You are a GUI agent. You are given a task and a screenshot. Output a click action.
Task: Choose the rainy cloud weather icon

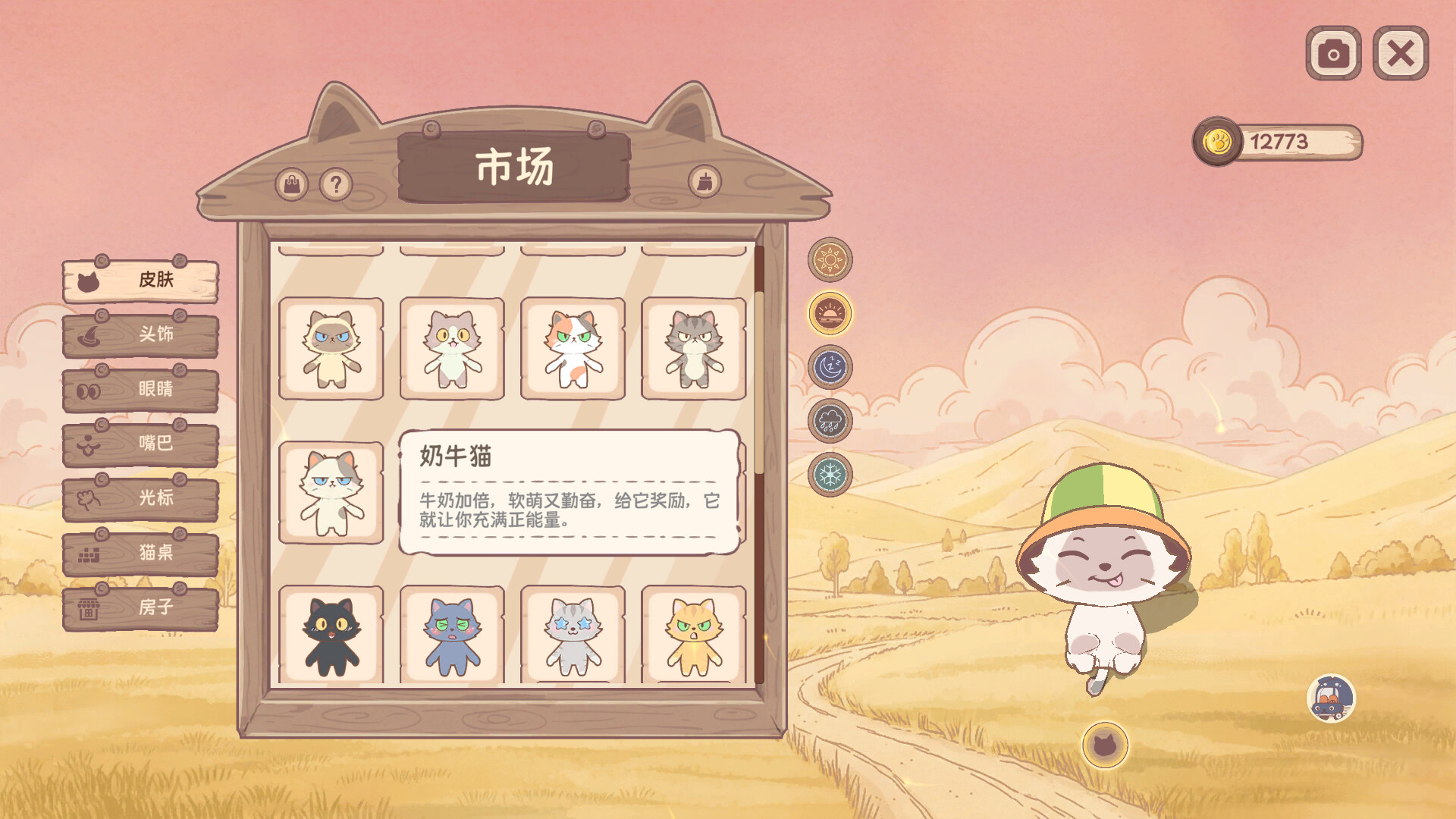(831, 419)
